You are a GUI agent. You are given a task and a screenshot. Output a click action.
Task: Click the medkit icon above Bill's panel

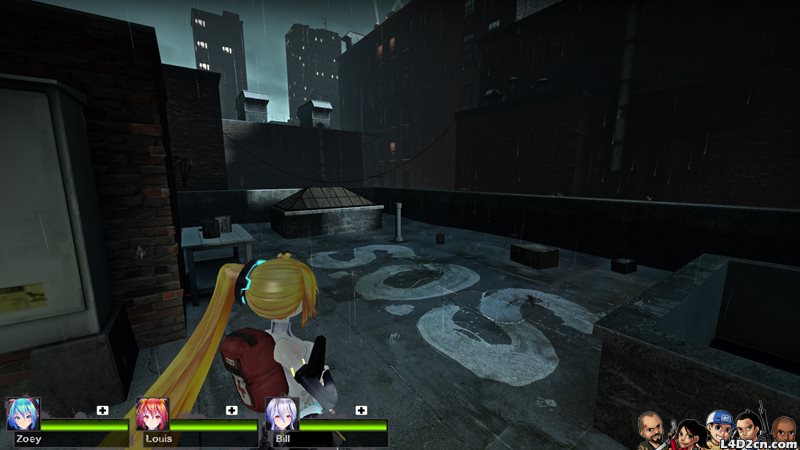click(x=362, y=410)
